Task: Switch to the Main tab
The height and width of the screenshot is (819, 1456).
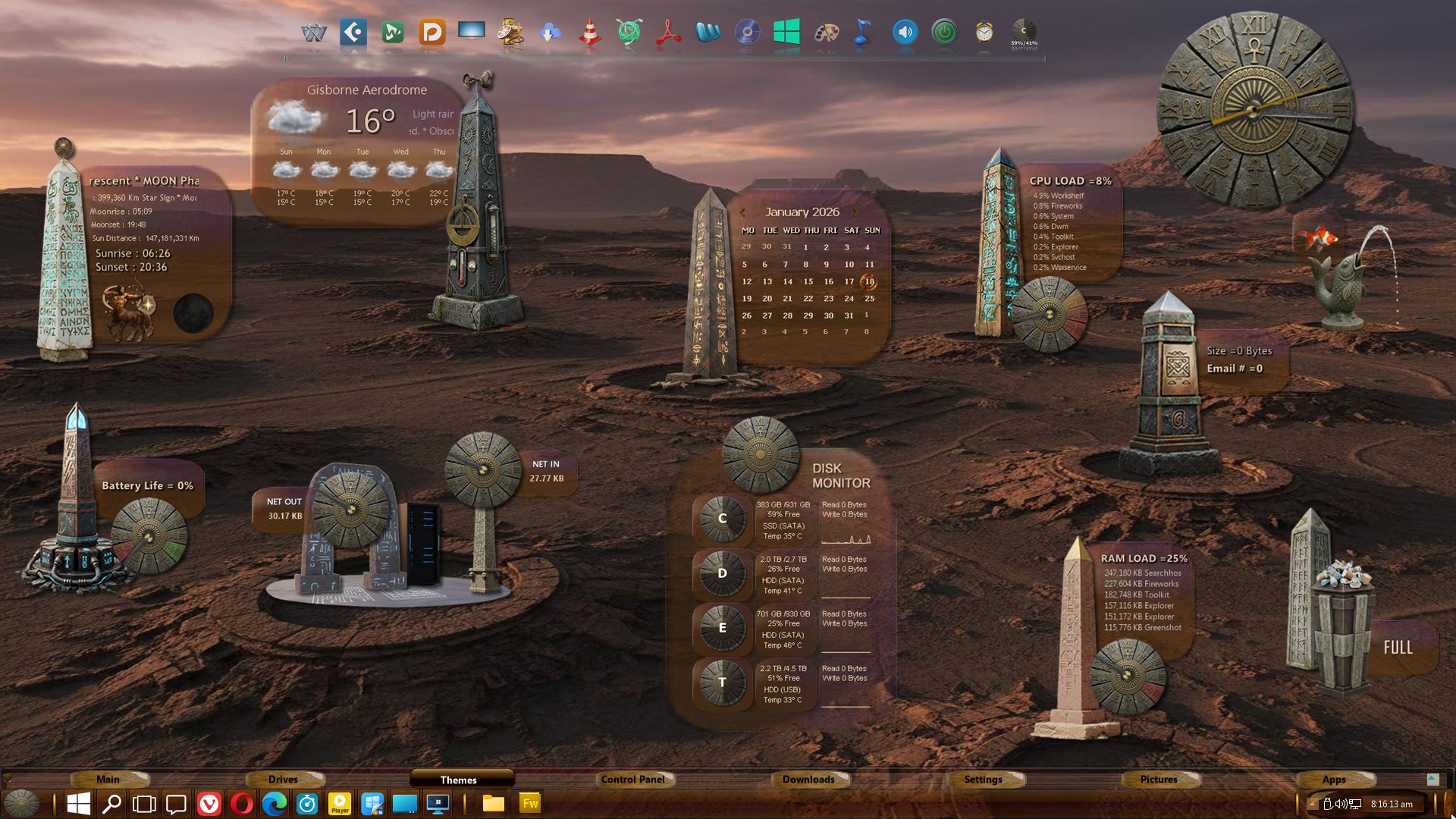Action: click(108, 779)
